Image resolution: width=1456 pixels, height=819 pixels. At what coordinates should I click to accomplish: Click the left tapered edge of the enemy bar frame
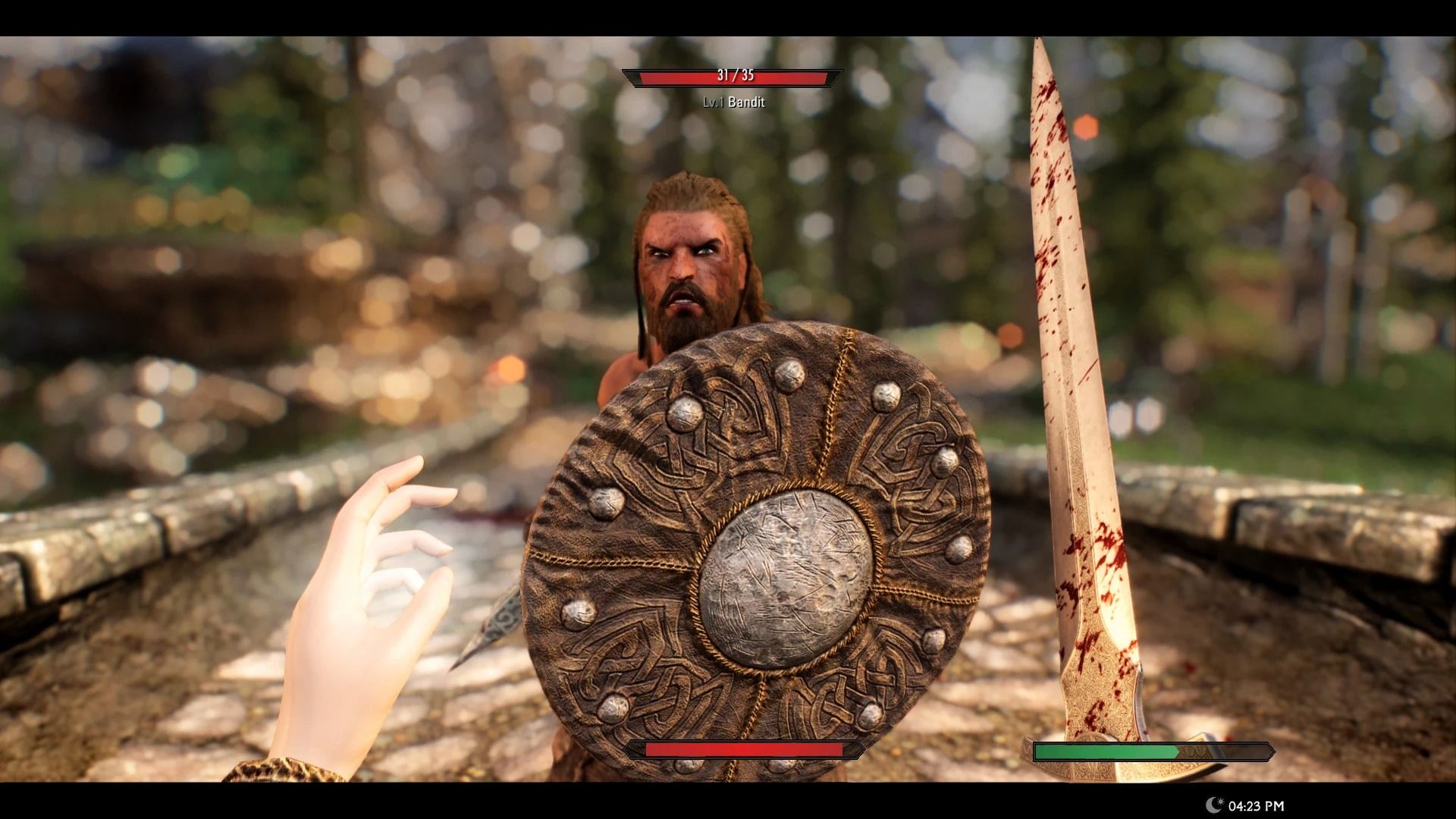click(x=625, y=77)
